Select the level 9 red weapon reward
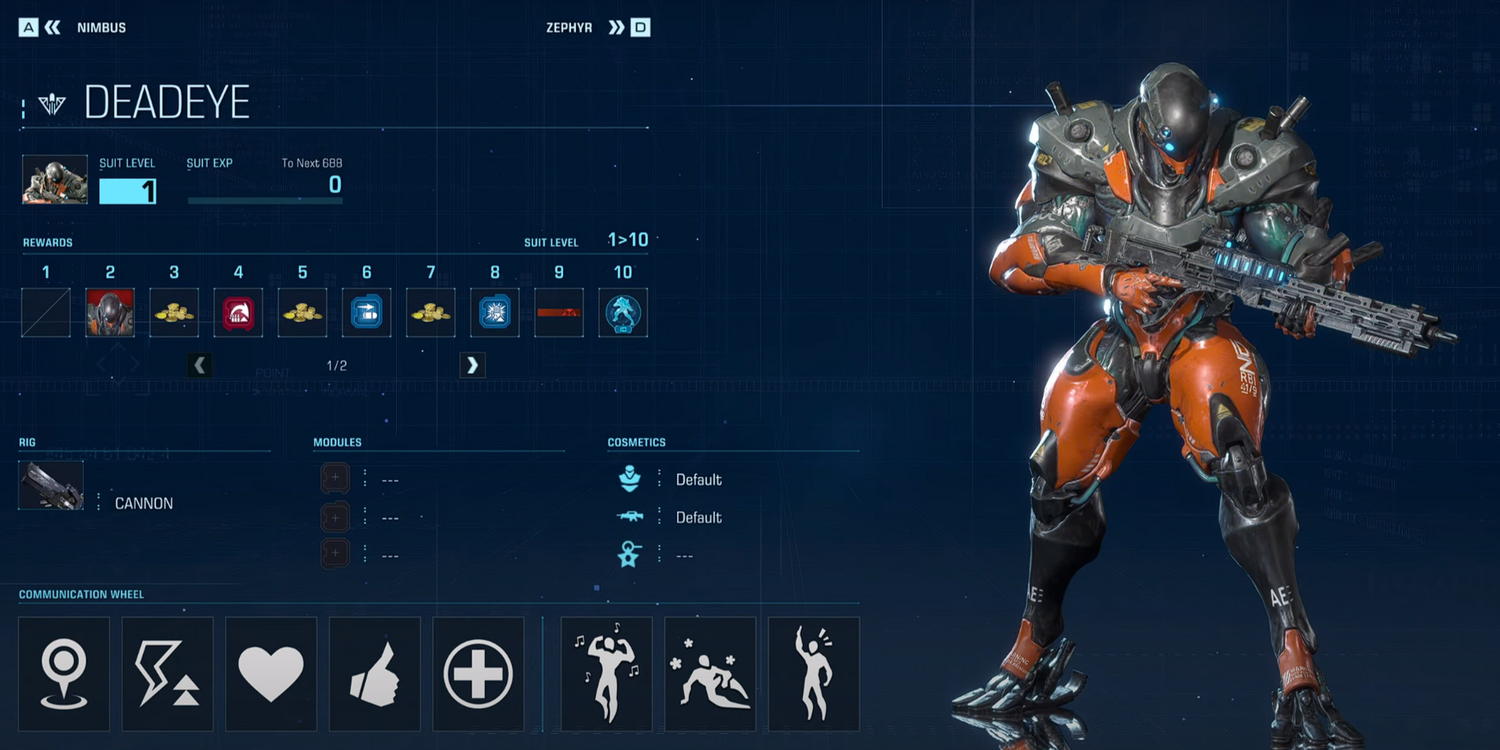Viewport: 1500px width, 750px height. pos(559,313)
